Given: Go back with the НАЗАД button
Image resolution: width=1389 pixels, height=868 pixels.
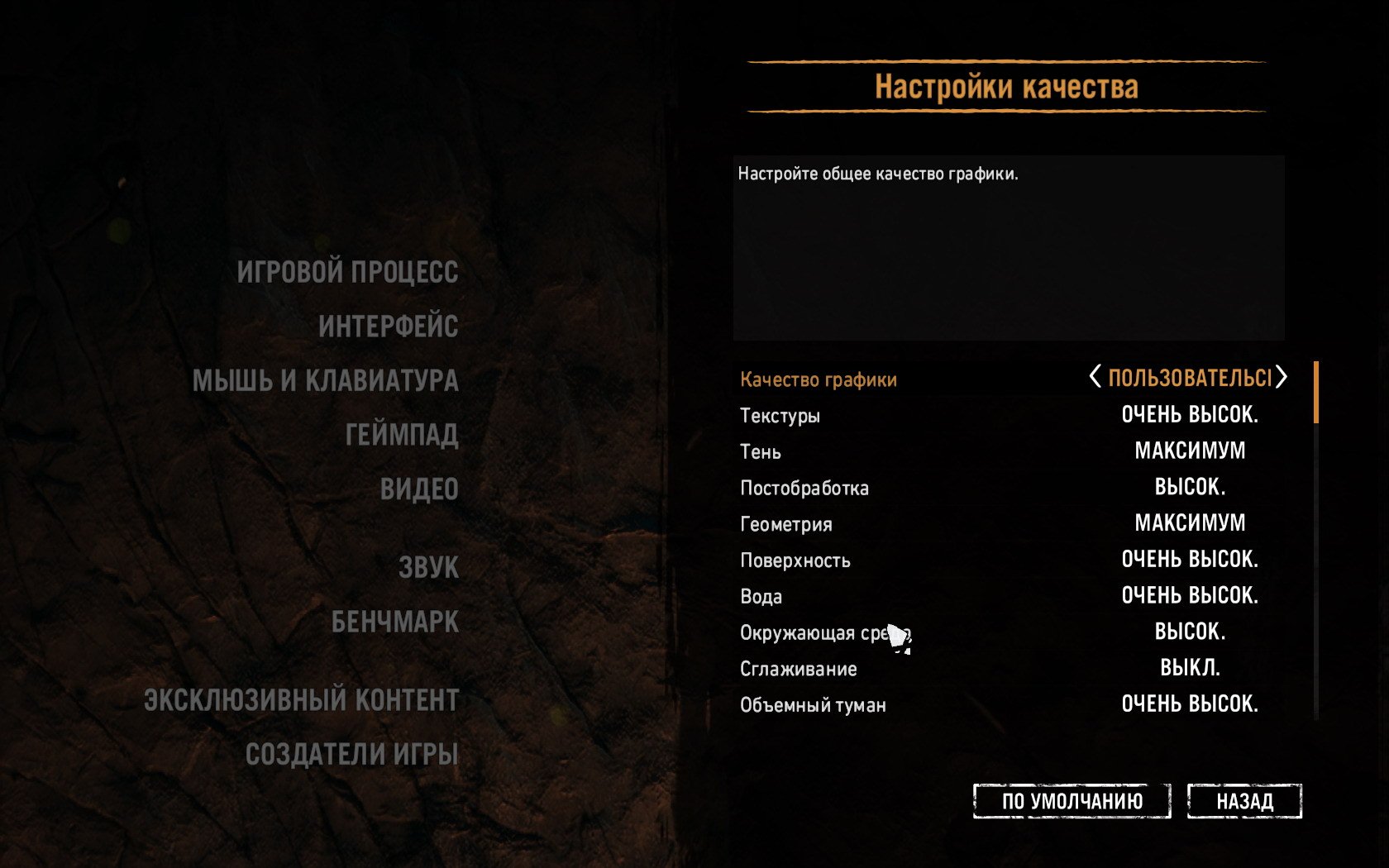Looking at the screenshot, I should pyautogui.click(x=1244, y=801).
